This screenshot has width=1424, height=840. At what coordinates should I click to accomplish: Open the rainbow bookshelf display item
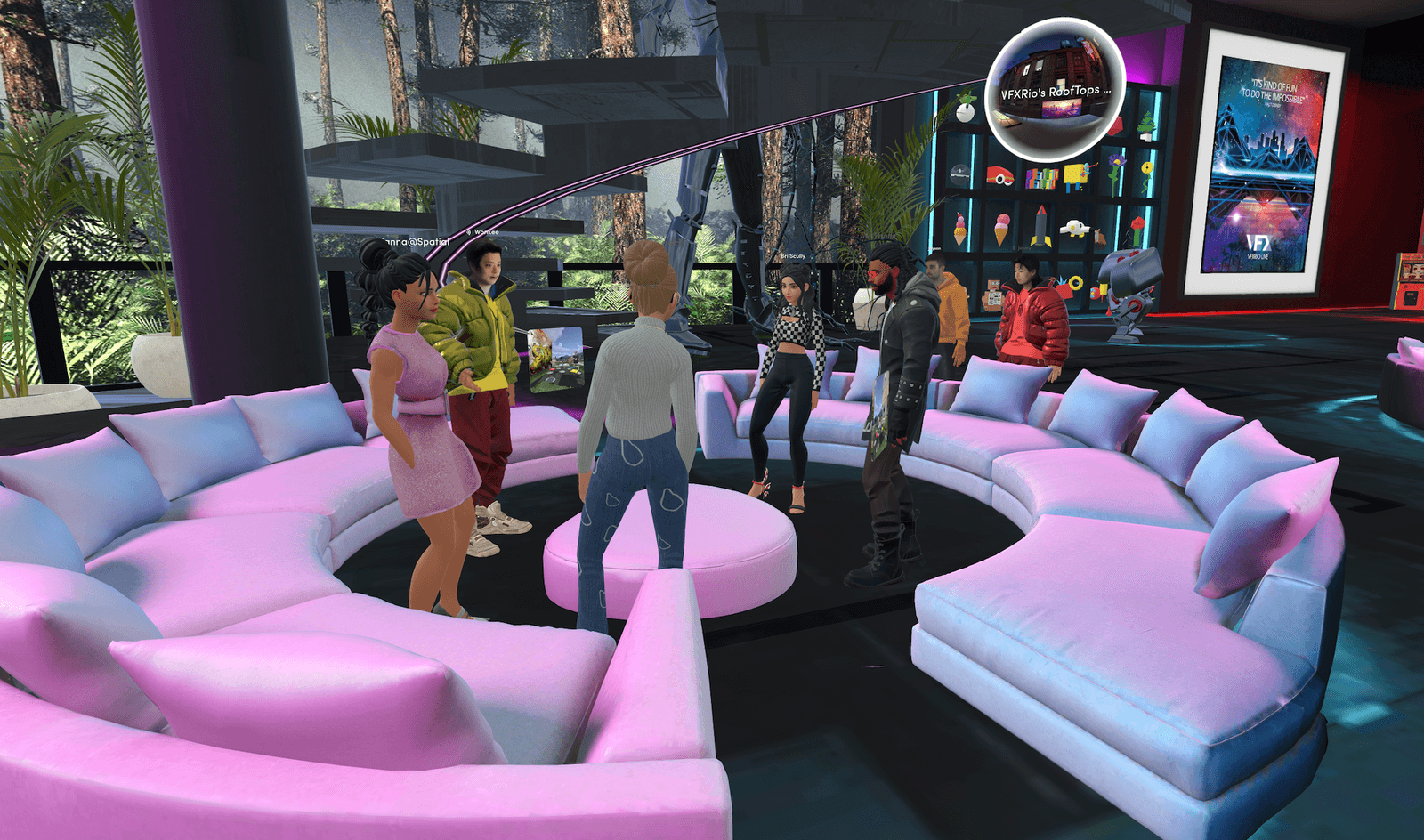pyautogui.click(x=1041, y=176)
